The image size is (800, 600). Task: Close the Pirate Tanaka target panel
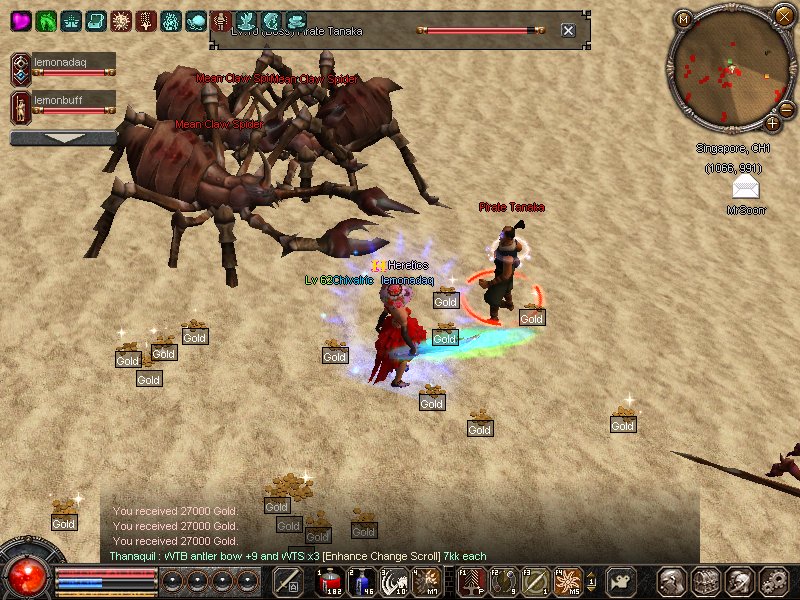click(568, 30)
